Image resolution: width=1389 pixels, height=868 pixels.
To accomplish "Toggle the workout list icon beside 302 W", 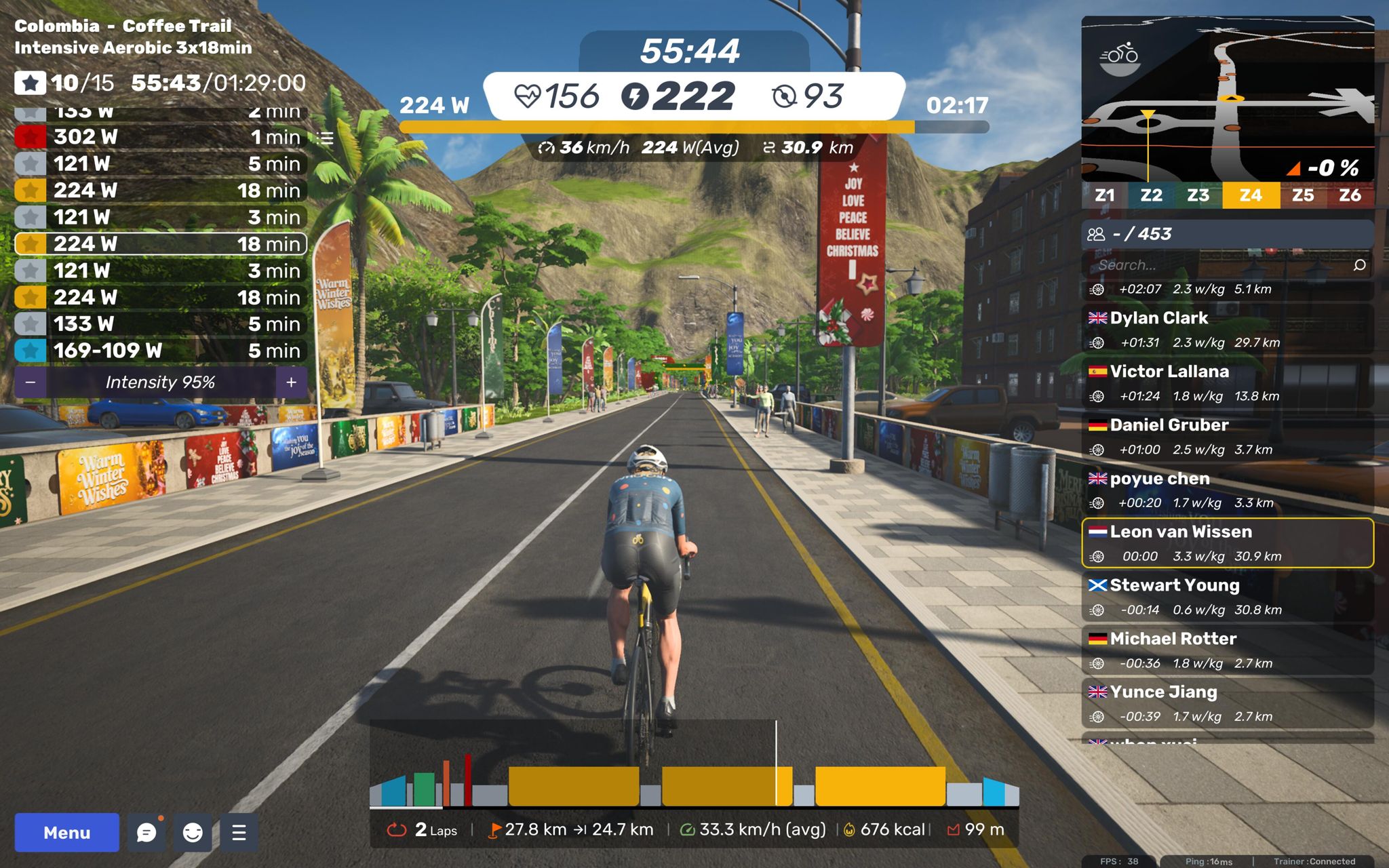I will coord(326,138).
